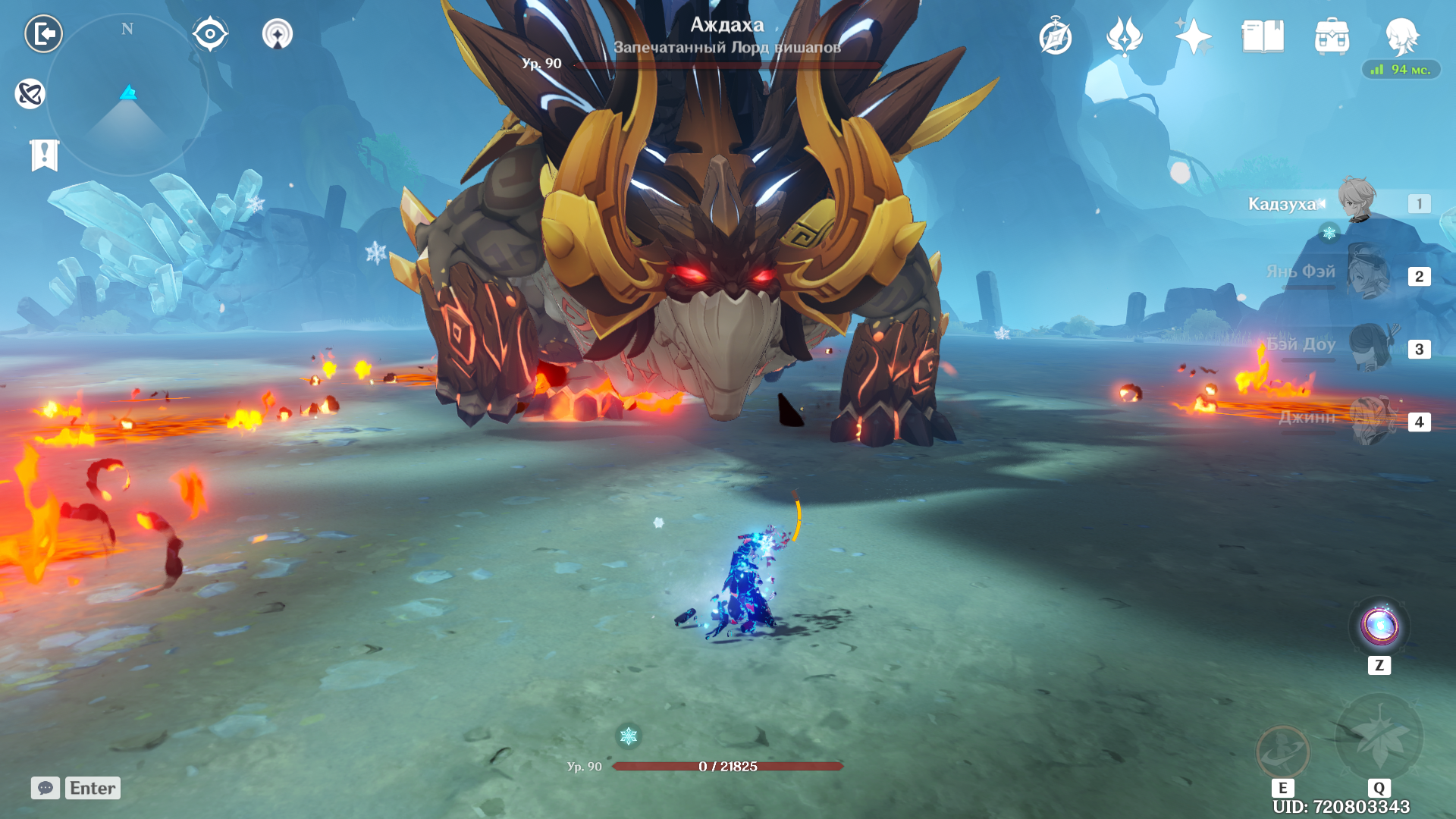Open the minimap
The width and height of the screenshot is (1456, 819).
coord(127,95)
